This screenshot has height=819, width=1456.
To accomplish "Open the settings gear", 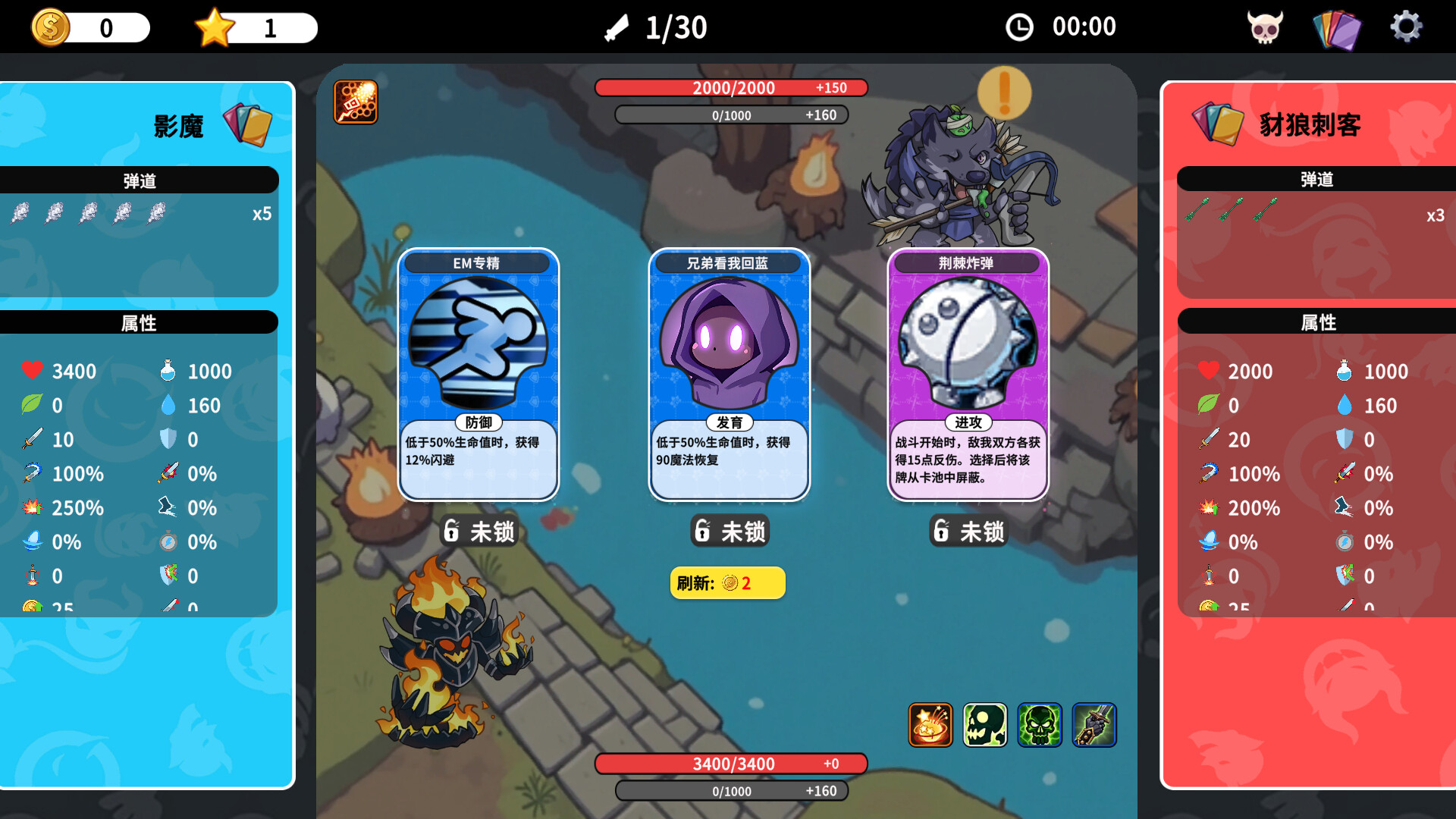I will tap(1407, 27).
